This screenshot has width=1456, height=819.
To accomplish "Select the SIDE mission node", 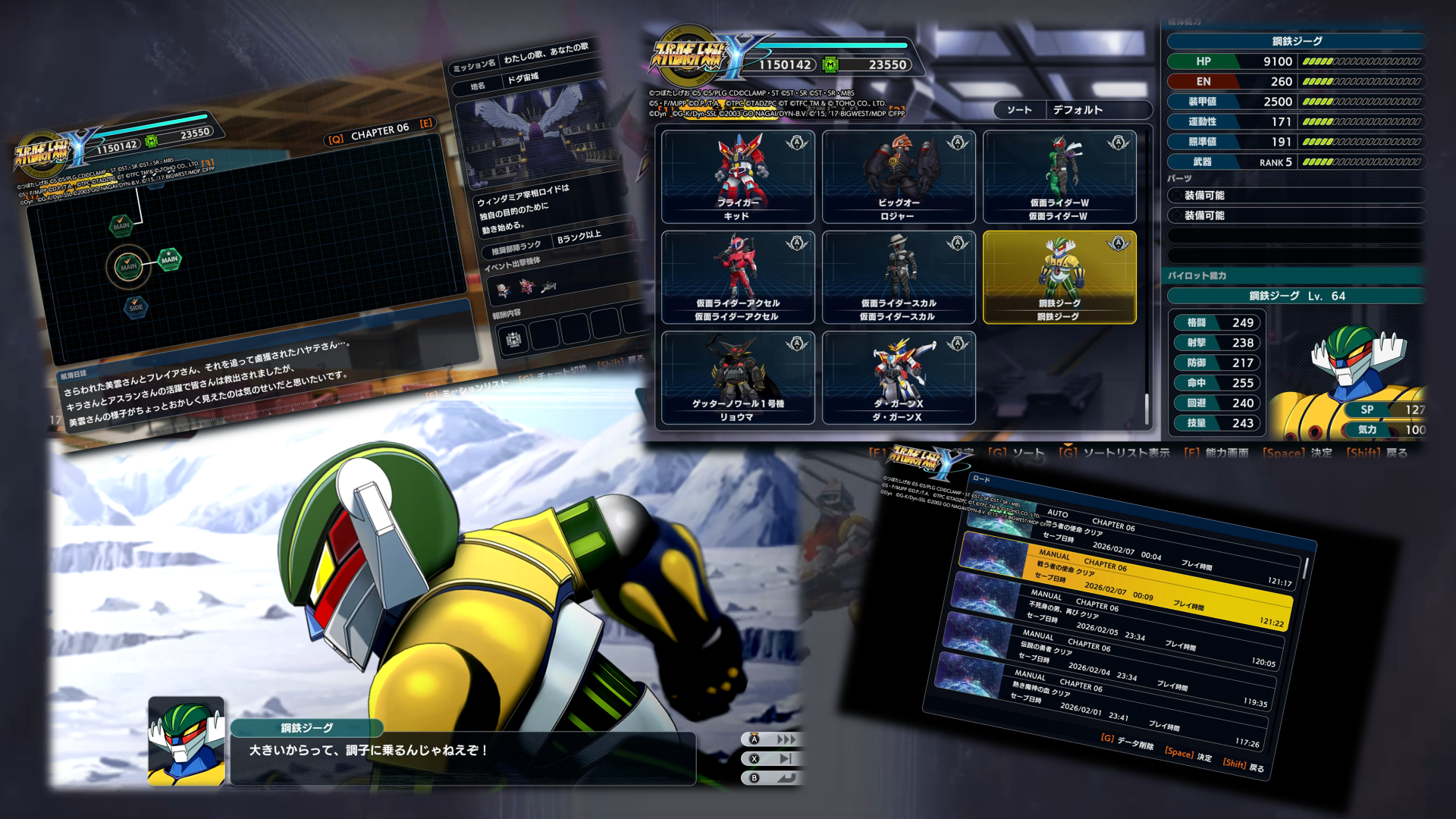I will coord(136,306).
